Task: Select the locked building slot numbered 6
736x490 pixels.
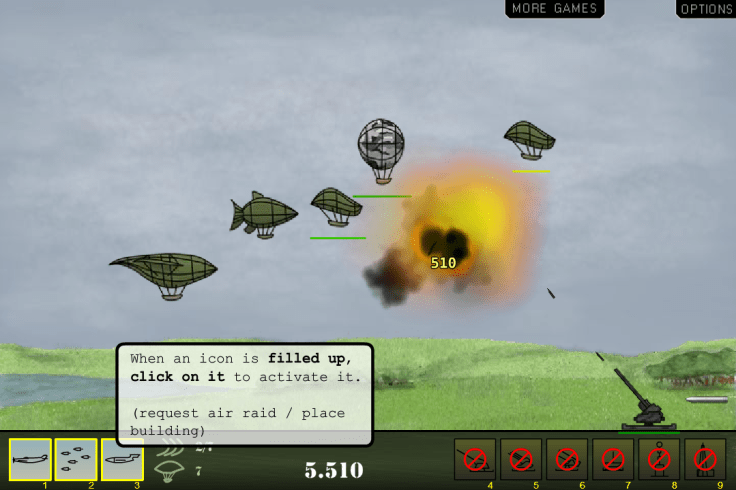Action: click(x=567, y=459)
